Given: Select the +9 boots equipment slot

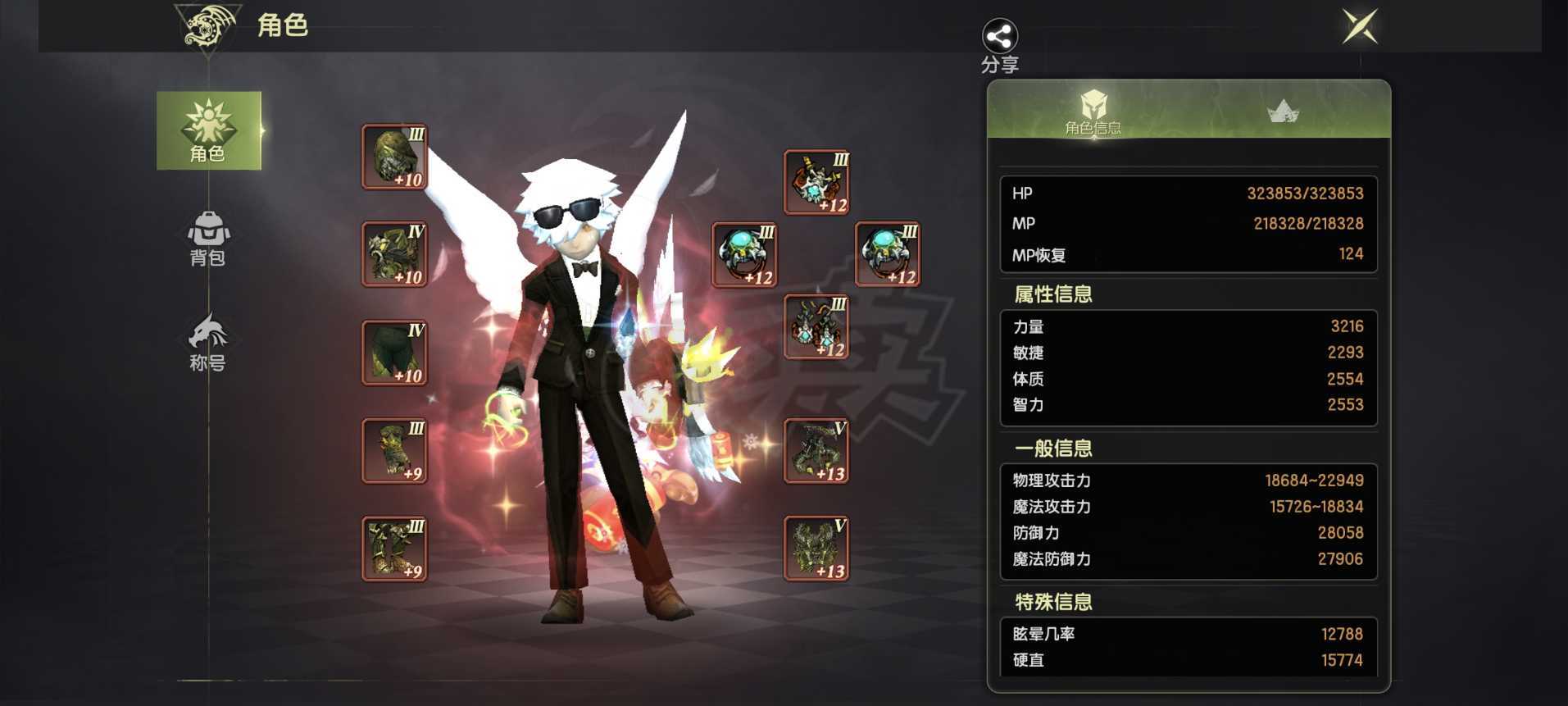Looking at the screenshot, I should tap(394, 549).
